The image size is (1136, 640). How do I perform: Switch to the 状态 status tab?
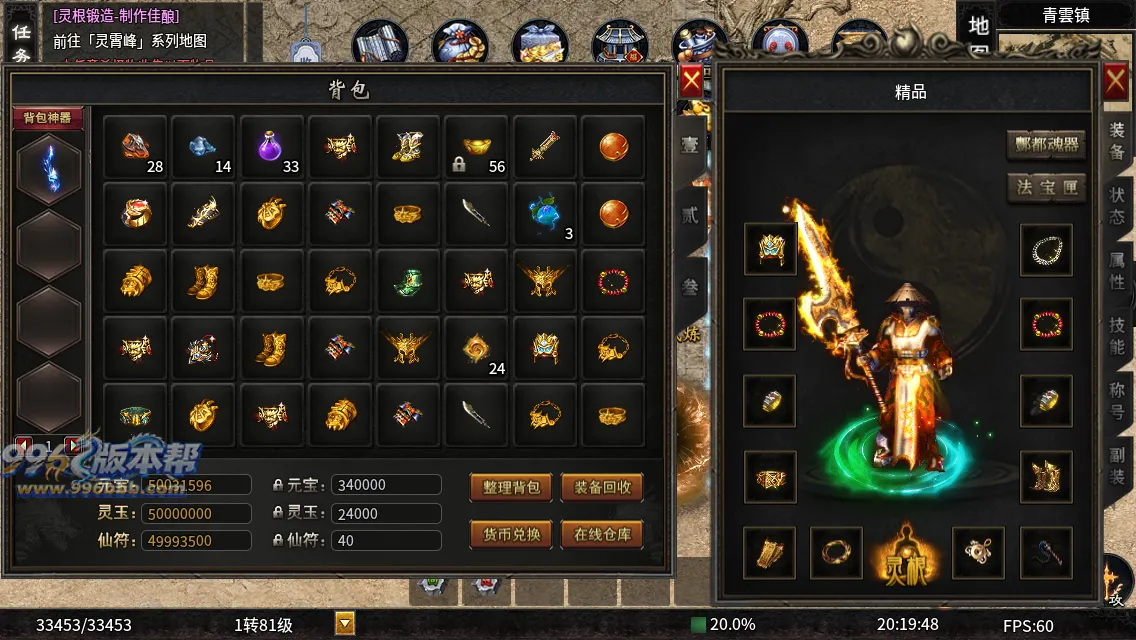tap(1117, 204)
